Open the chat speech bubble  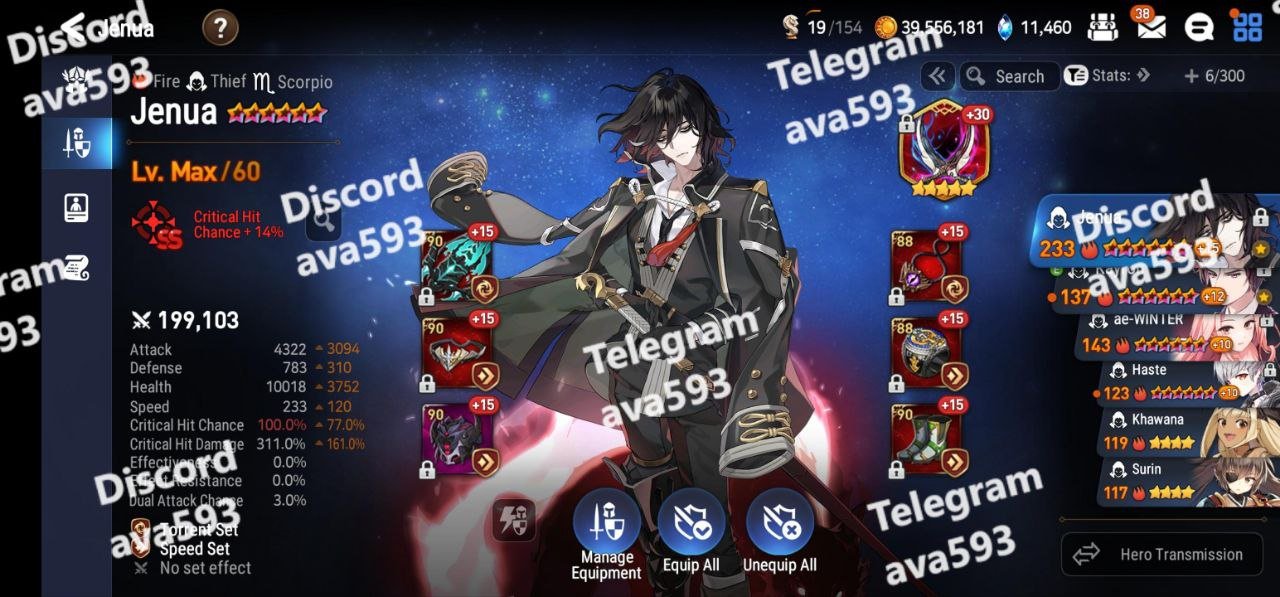[1199, 28]
